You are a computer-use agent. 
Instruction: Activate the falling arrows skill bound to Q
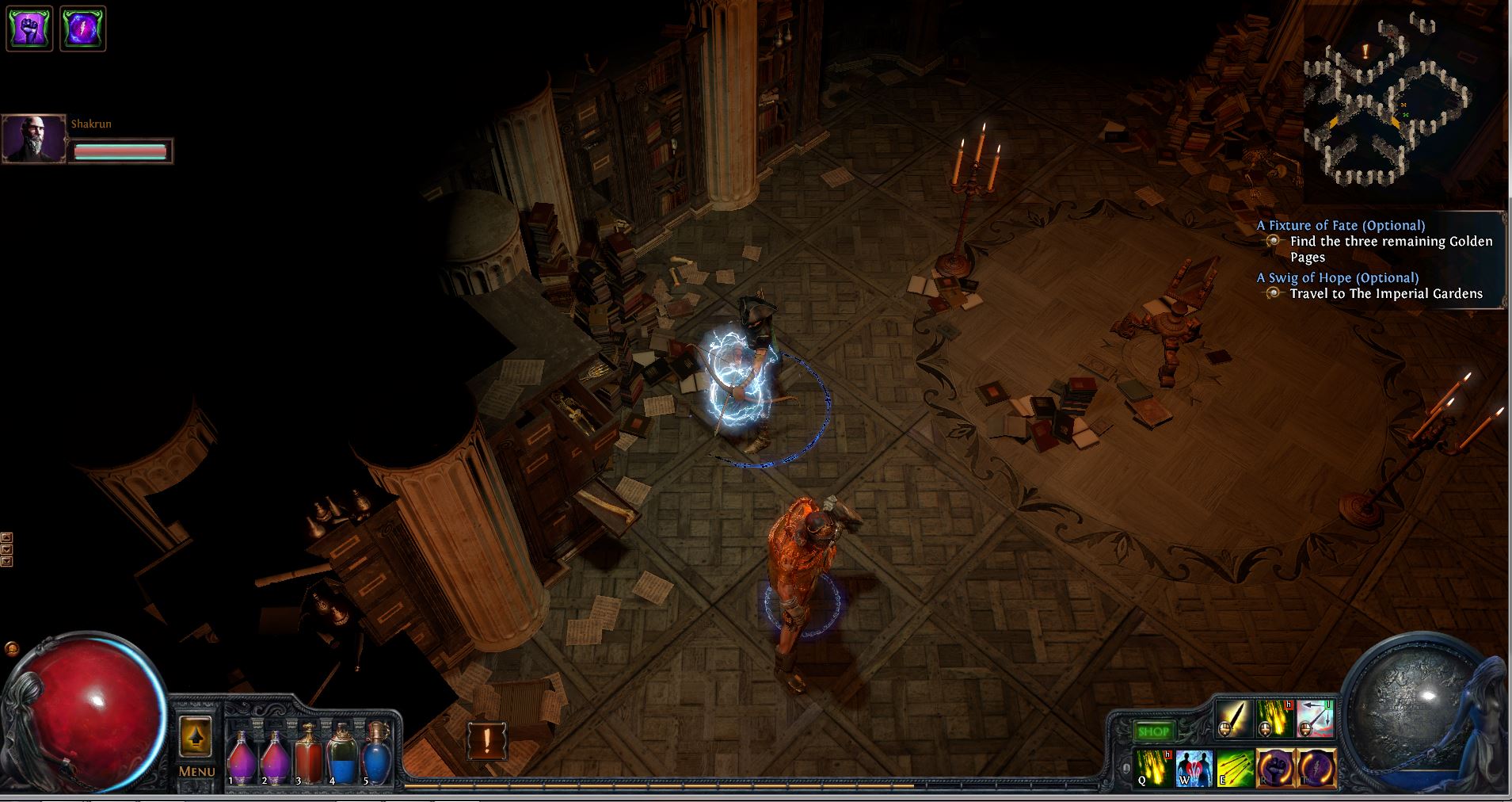1152,768
